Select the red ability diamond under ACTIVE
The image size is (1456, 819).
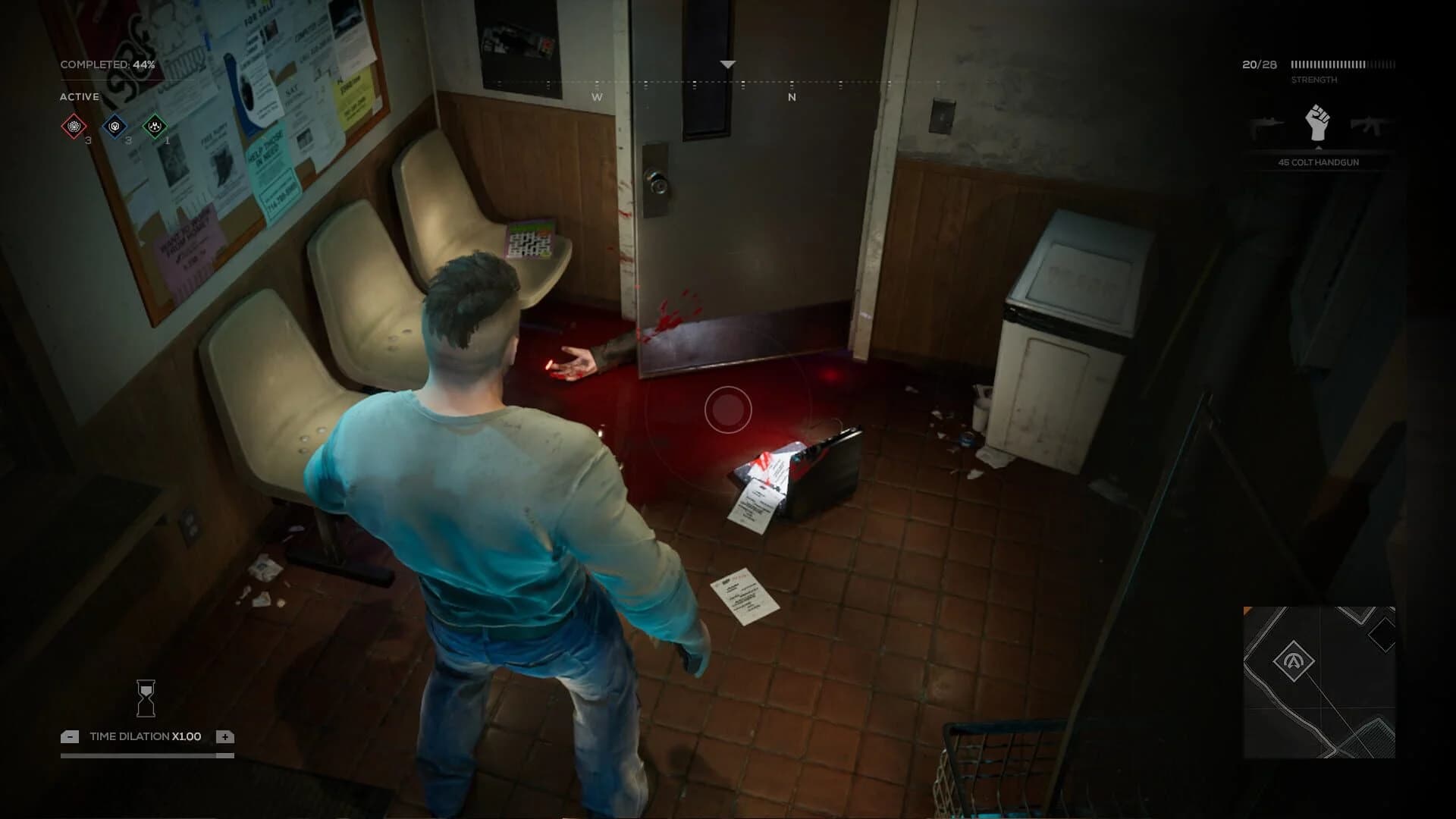[x=72, y=127]
